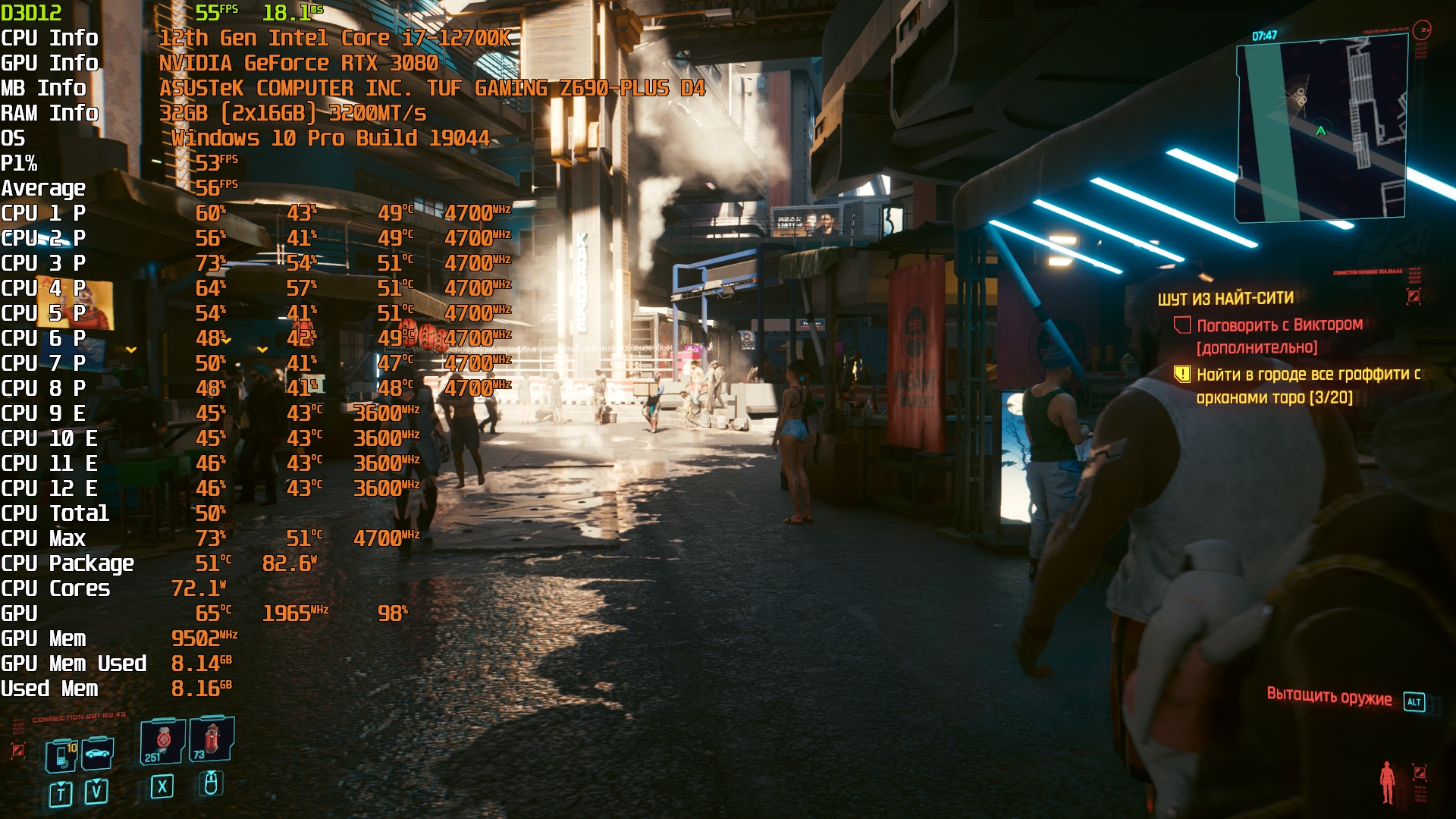Open the phone quick-access slot
1456x819 pixels.
pos(61,755)
